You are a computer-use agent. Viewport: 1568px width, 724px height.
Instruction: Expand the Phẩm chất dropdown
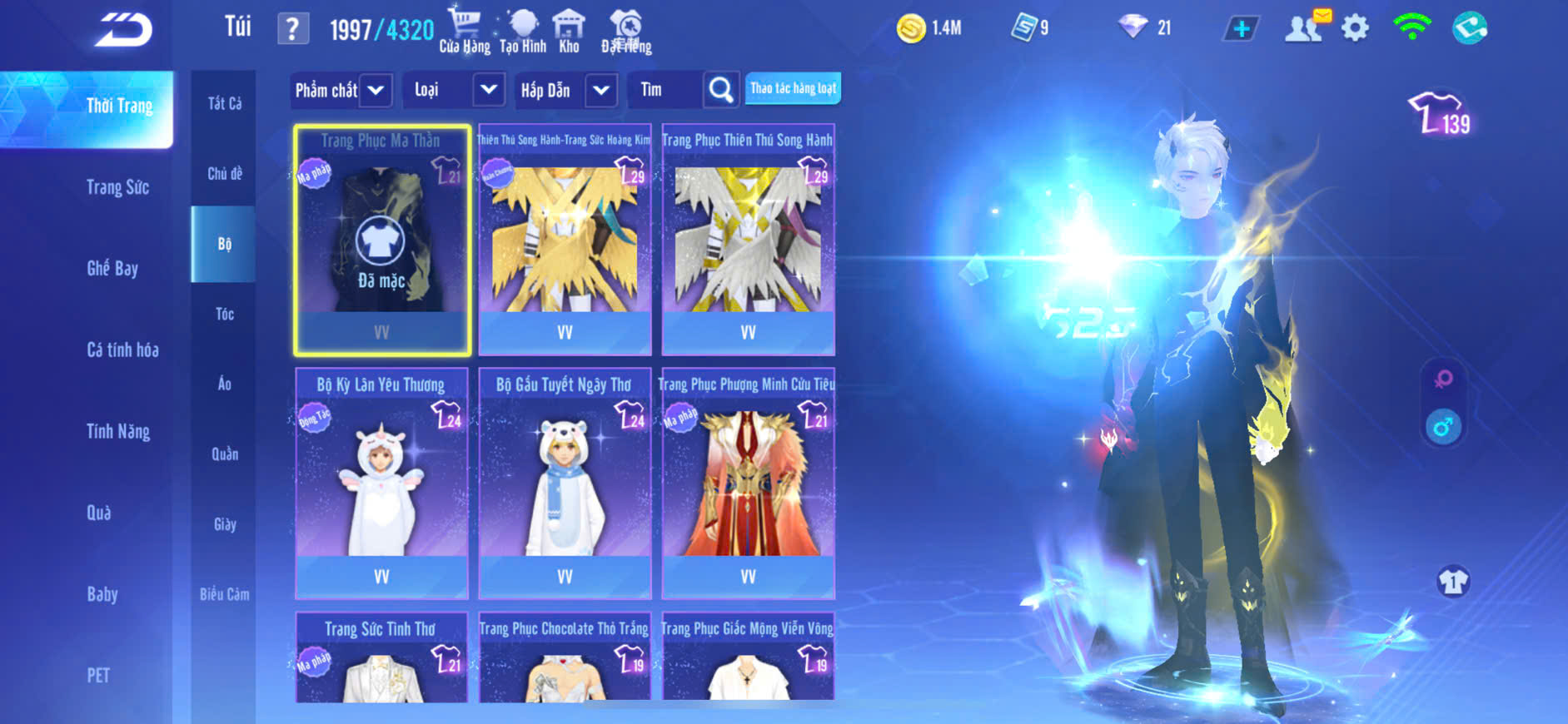pos(340,90)
